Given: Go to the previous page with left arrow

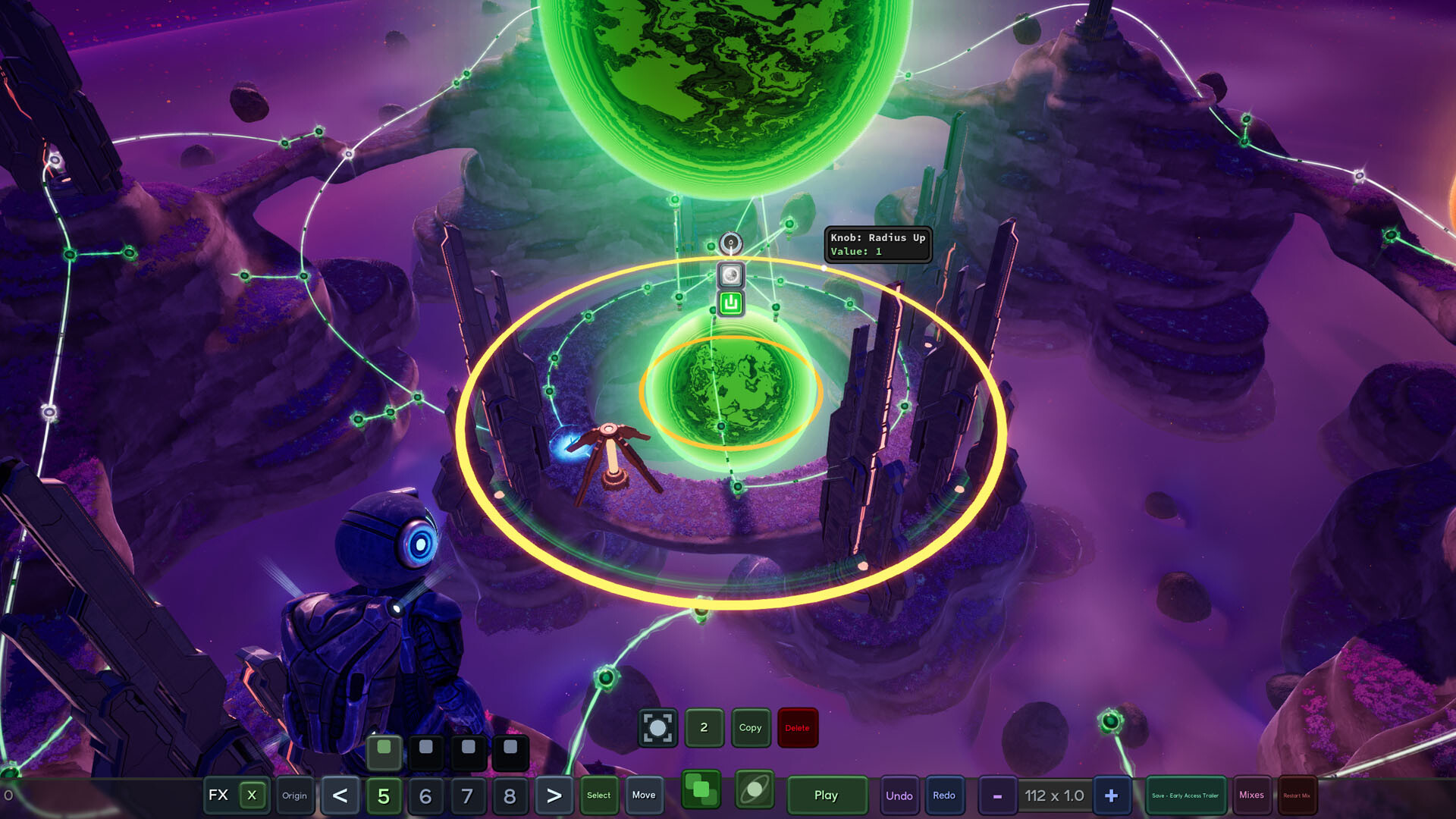Looking at the screenshot, I should click(340, 795).
